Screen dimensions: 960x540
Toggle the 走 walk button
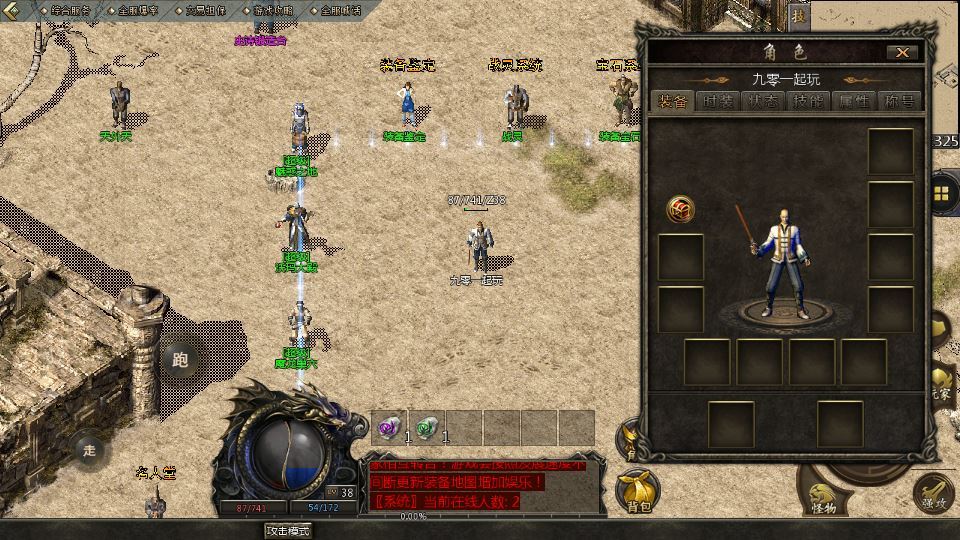(90, 450)
